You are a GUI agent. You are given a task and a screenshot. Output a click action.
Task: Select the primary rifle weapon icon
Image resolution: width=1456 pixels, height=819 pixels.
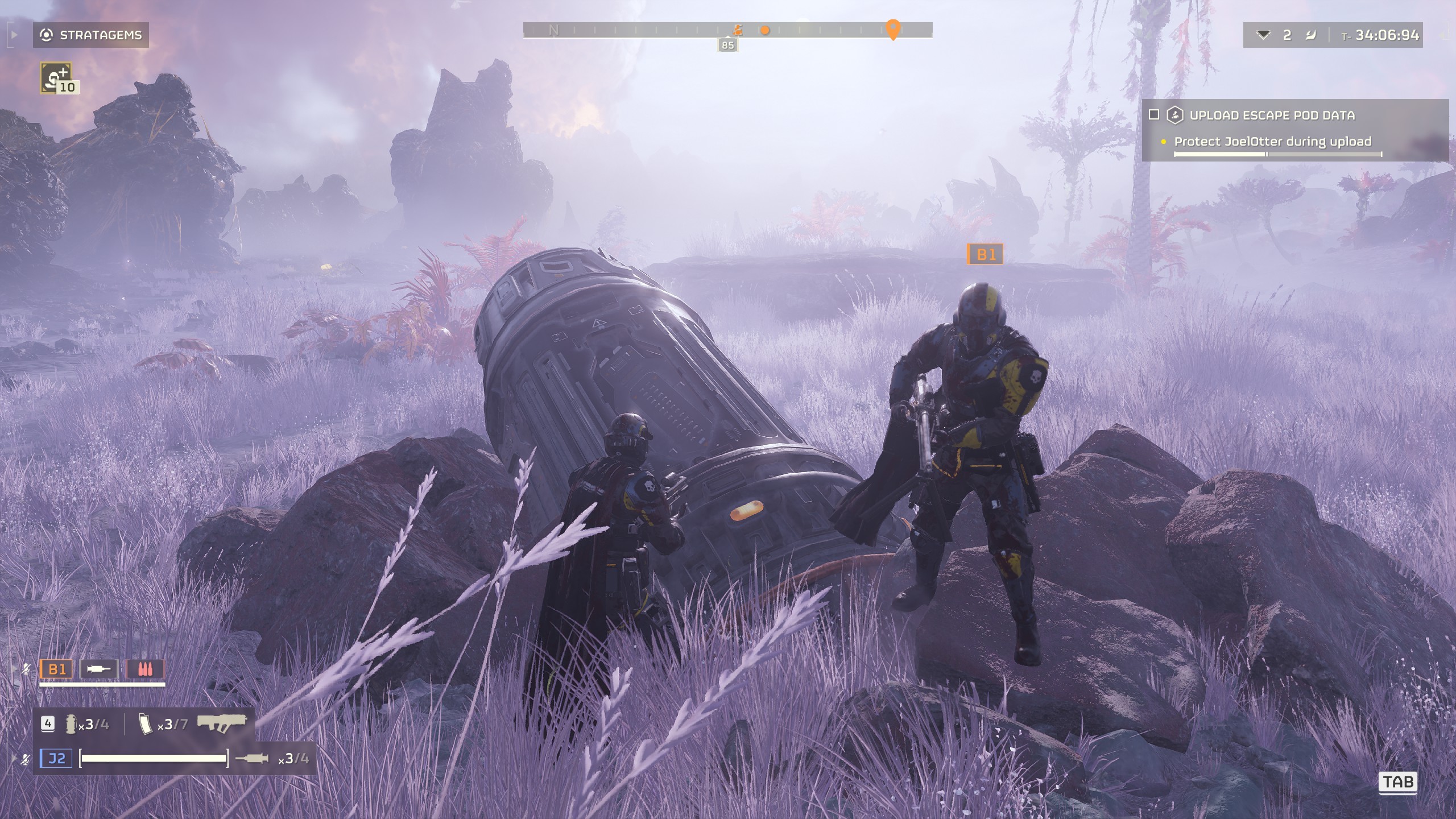[x=221, y=723]
